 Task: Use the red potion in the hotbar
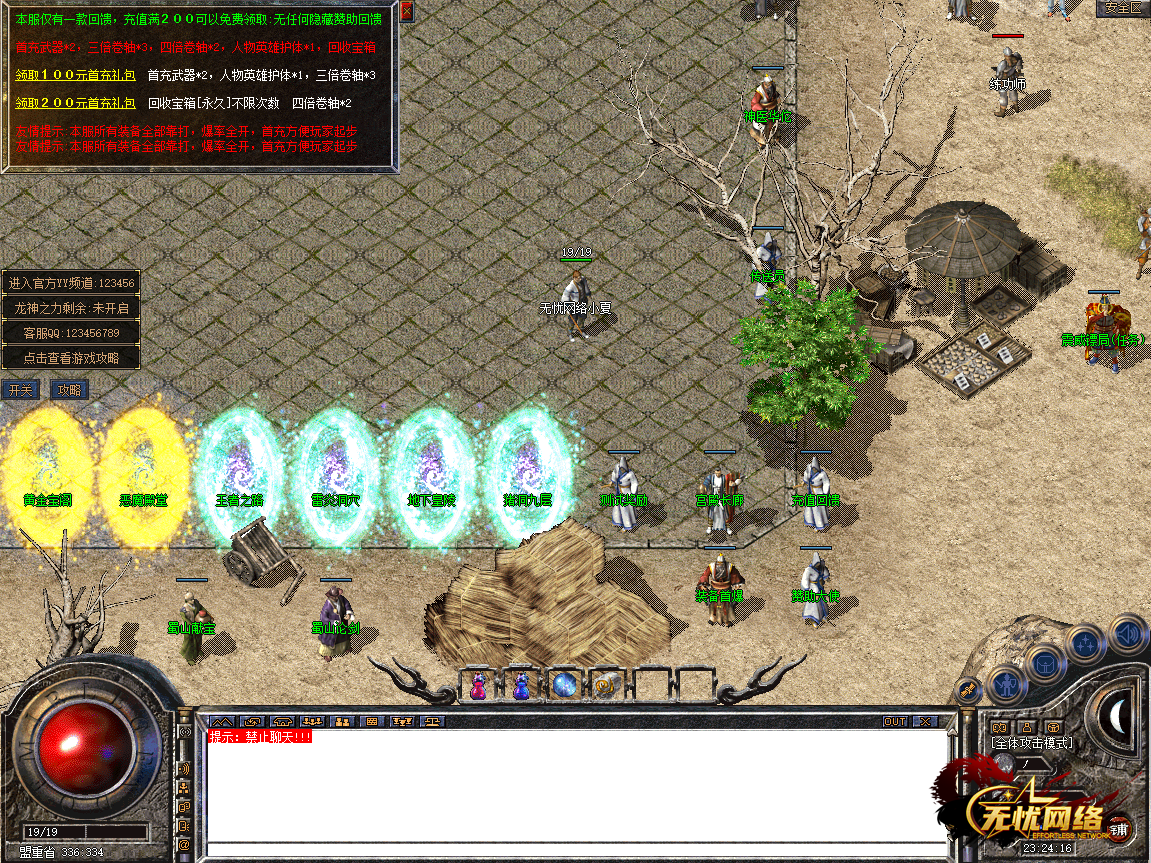[x=478, y=685]
